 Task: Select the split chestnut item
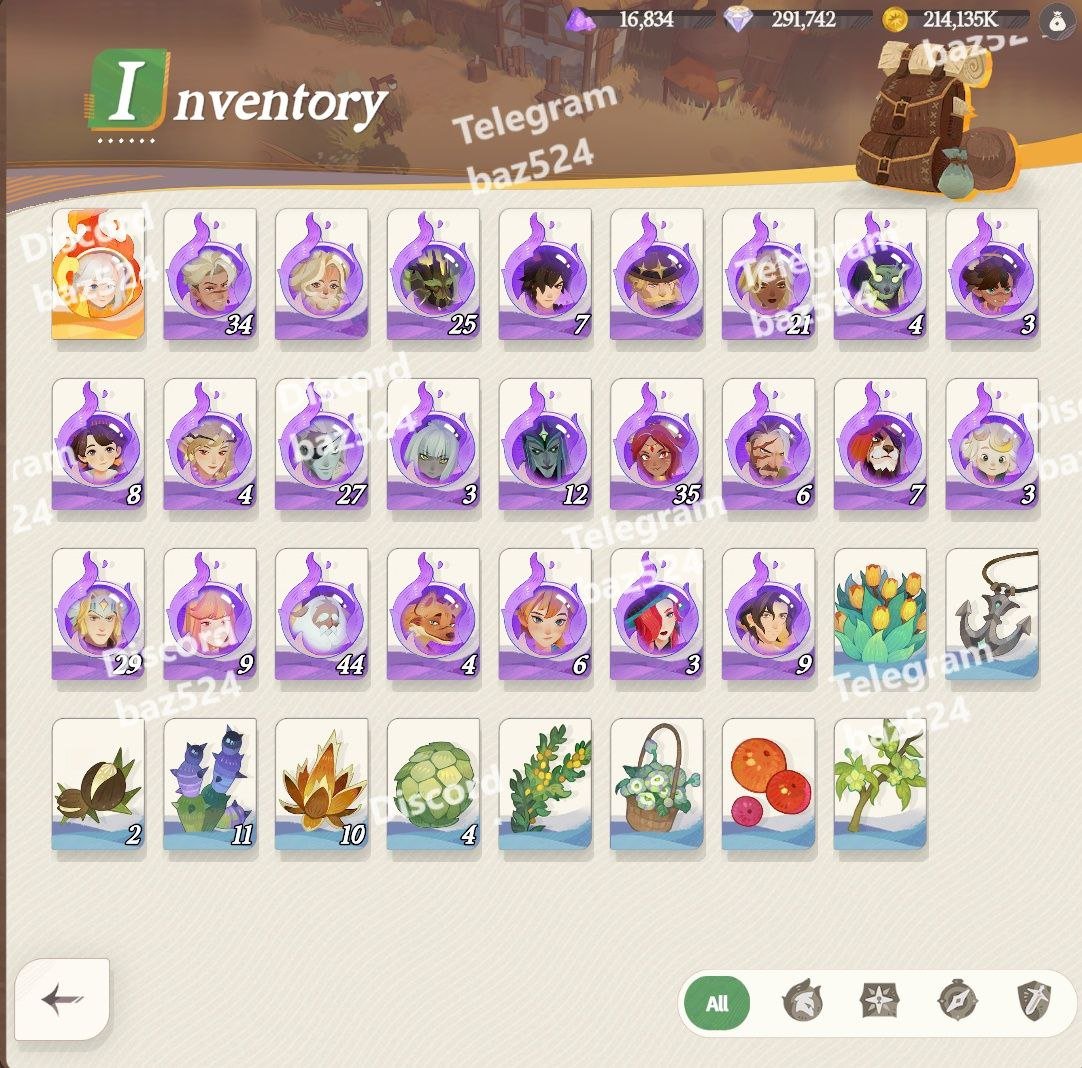point(98,784)
